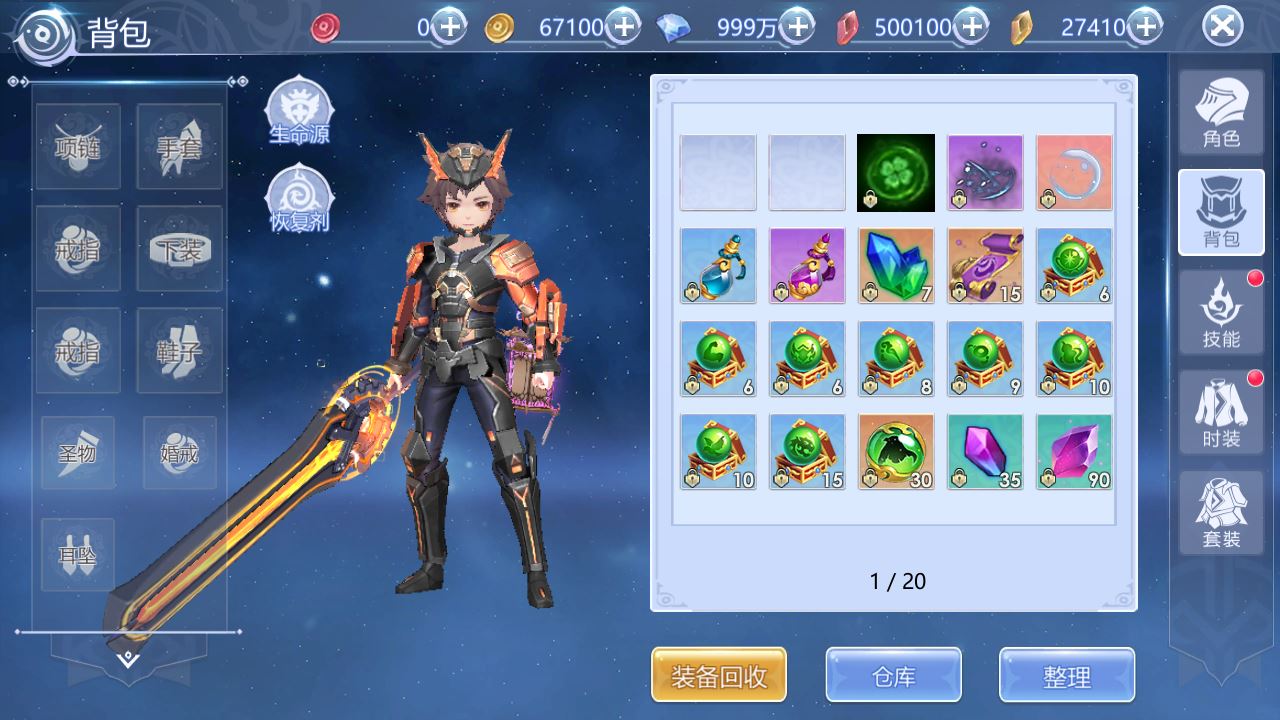Select the 项链 necklace equipment slot

click(78, 147)
